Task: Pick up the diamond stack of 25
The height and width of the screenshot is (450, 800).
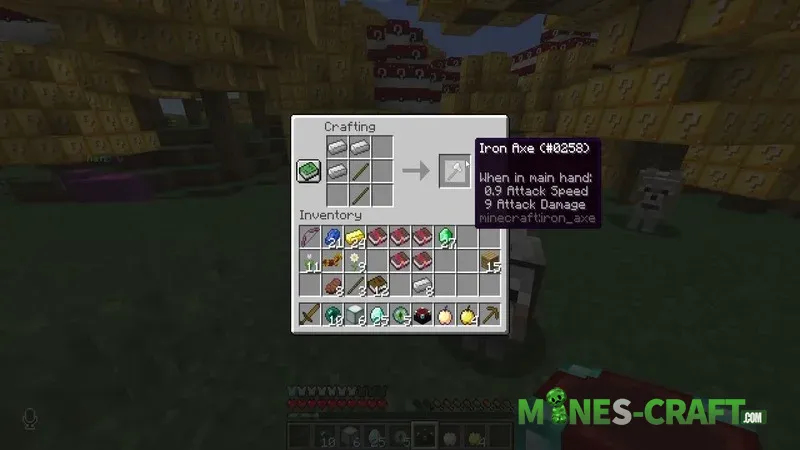Action: click(377, 316)
